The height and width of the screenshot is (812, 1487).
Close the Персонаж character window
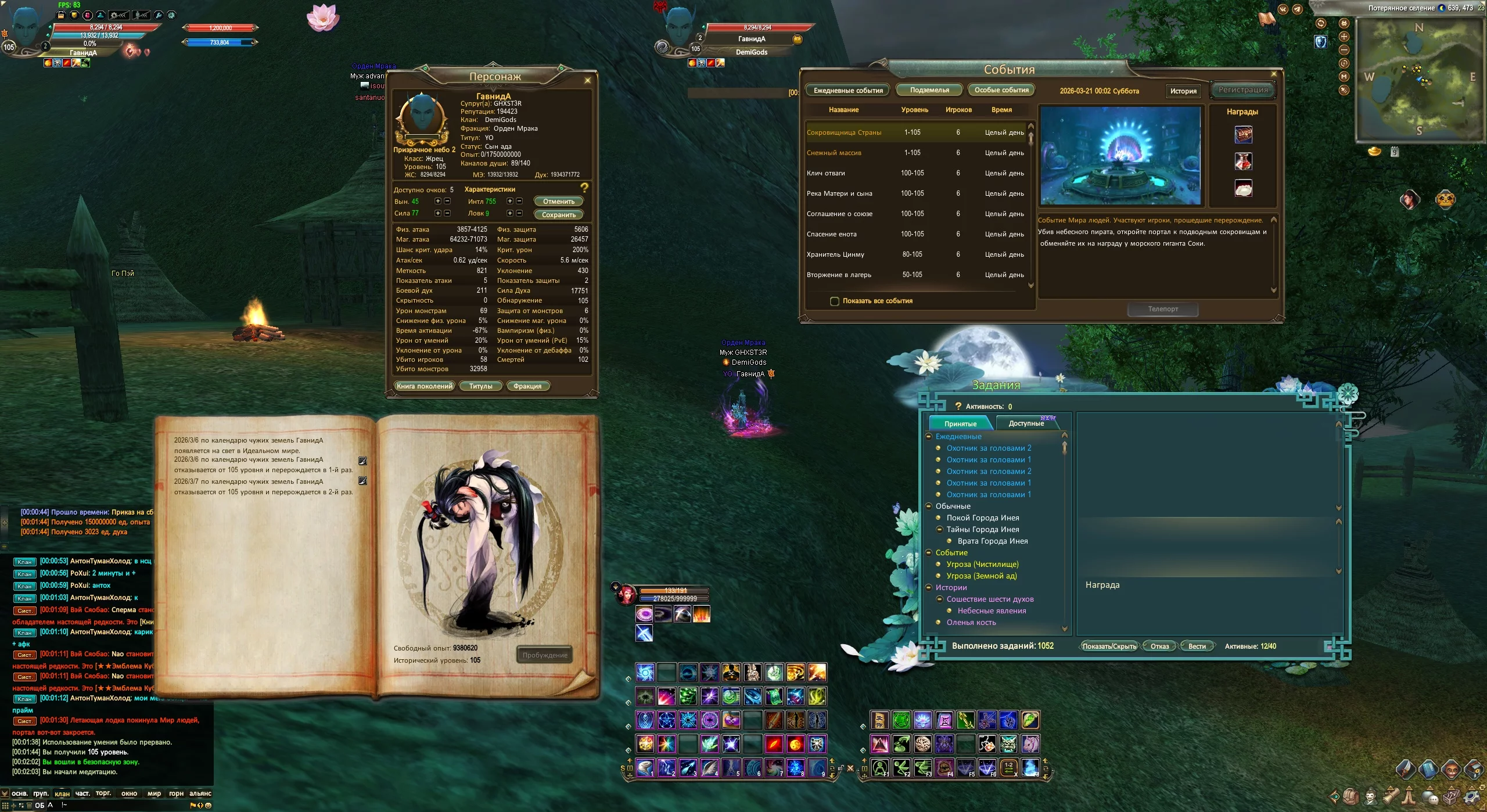587,80
